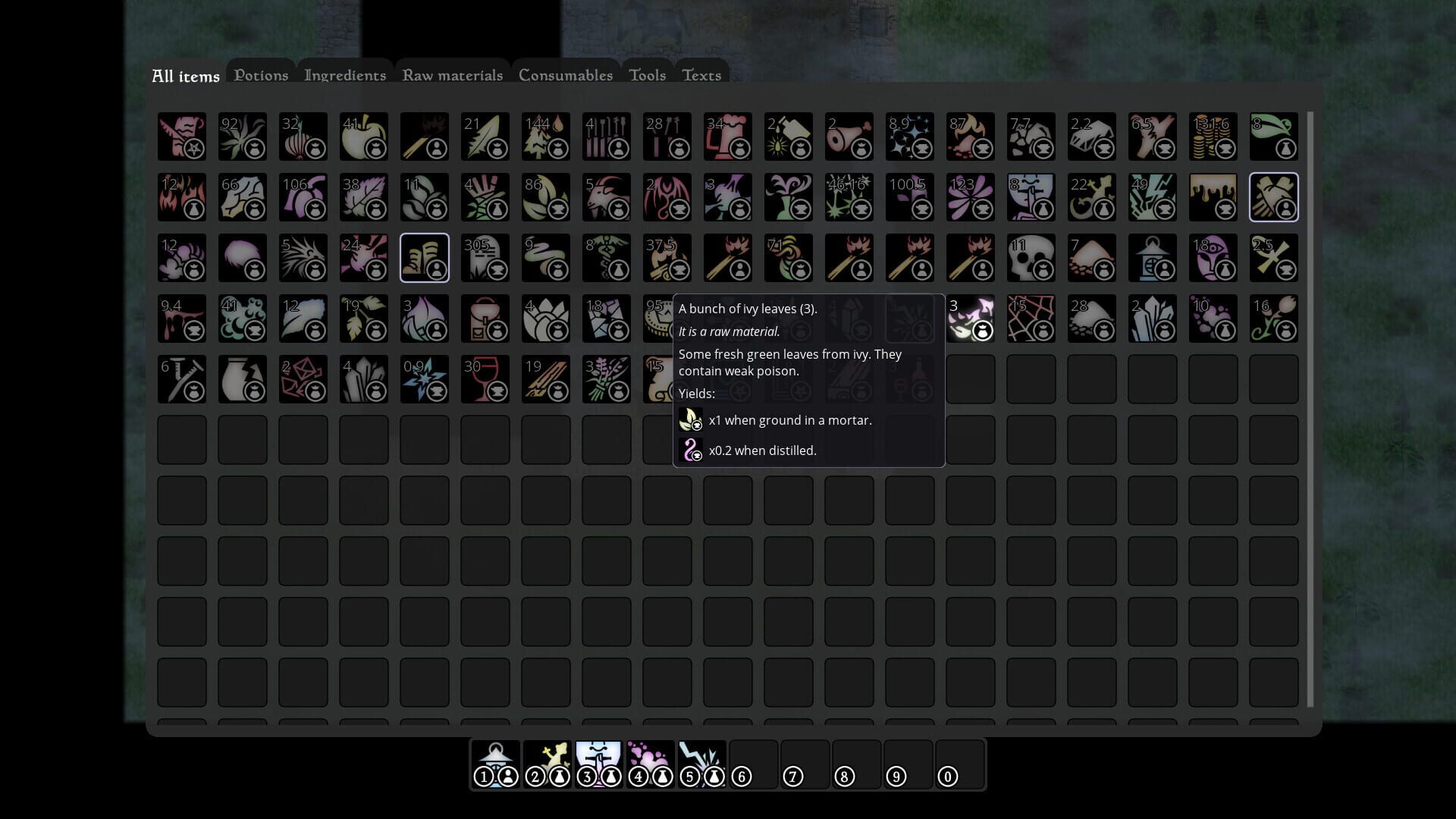Select the lantern in hotbar slot 1

coord(494,764)
